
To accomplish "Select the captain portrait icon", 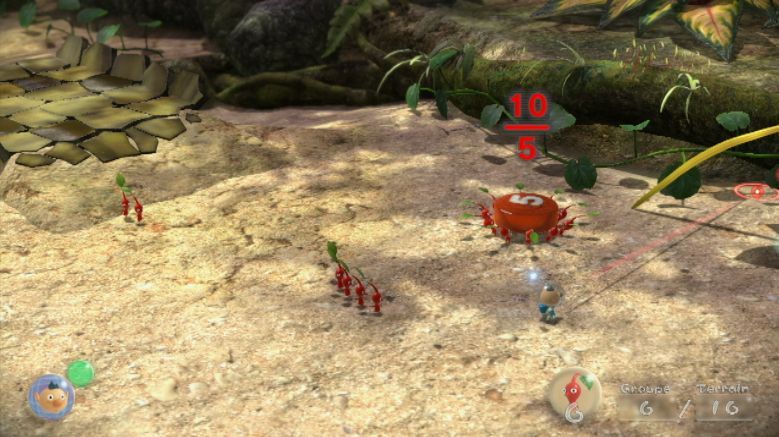I will [x=50, y=396].
